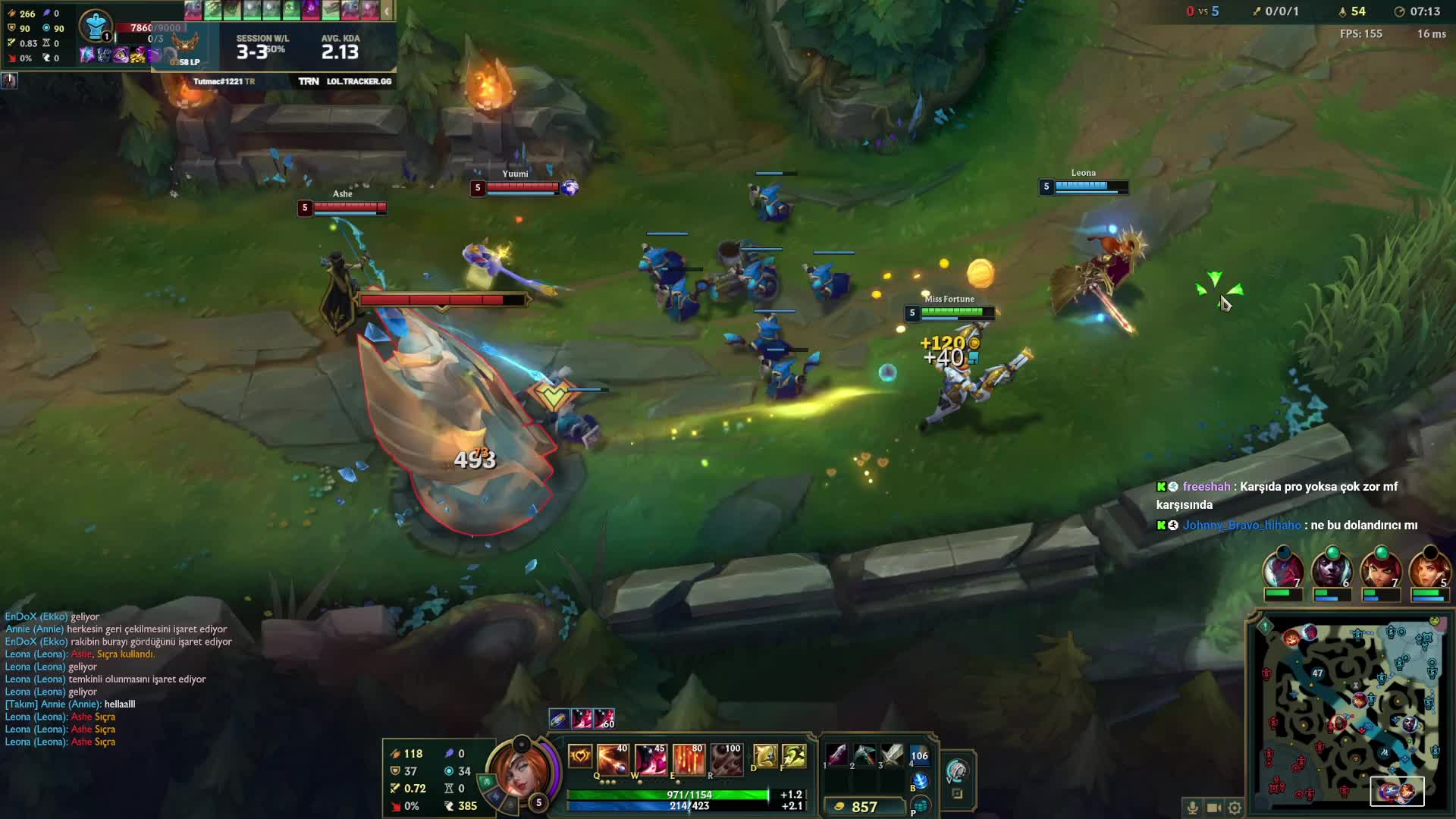The height and width of the screenshot is (819, 1456).
Task: Use Make It Rain (E) ability
Action: 689,759
